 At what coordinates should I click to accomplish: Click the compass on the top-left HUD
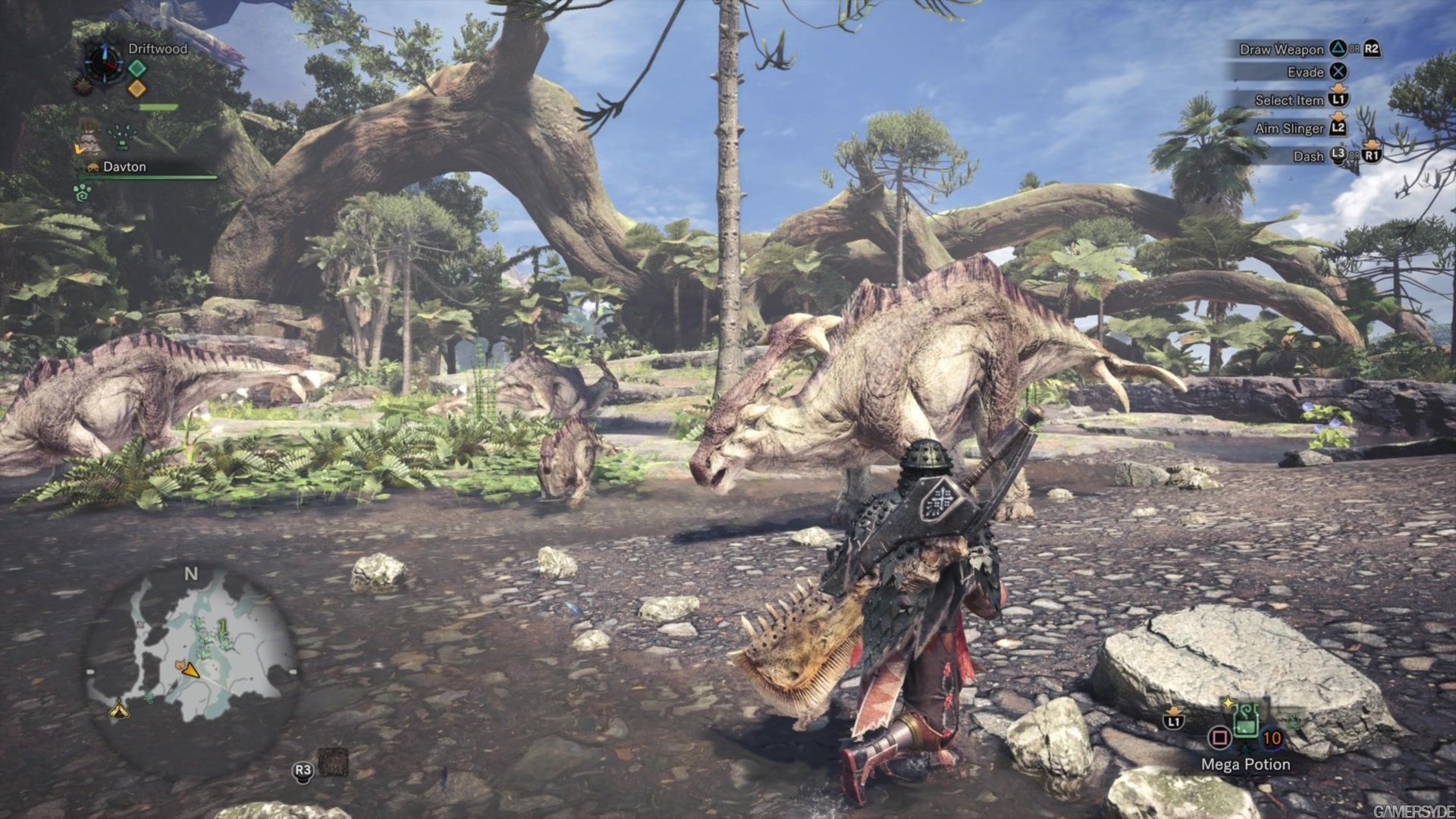[x=104, y=64]
